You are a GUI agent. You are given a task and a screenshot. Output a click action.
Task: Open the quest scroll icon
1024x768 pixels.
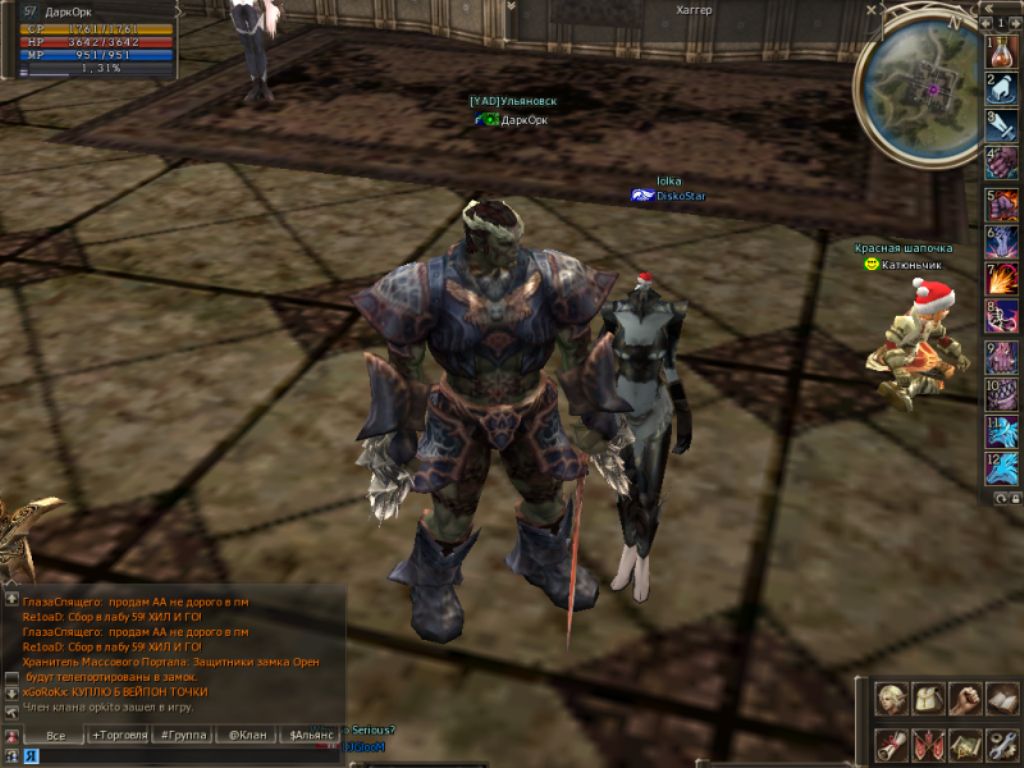pyautogui.click(x=892, y=745)
